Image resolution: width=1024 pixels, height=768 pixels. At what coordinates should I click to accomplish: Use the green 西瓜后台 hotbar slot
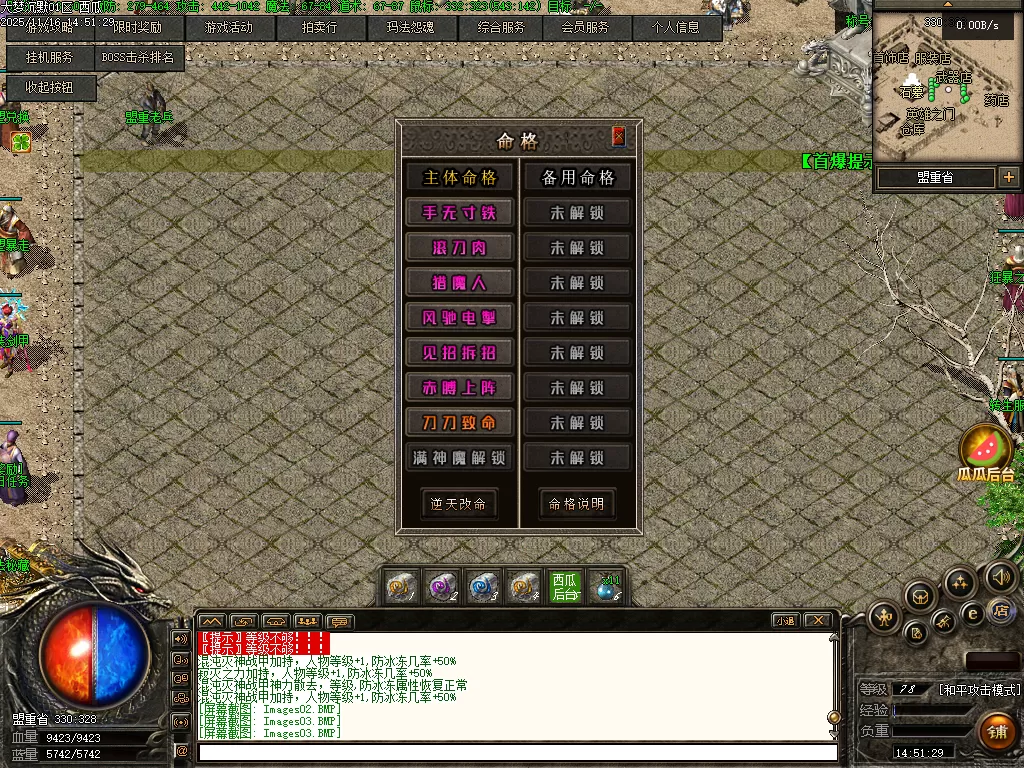coord(565,586)
